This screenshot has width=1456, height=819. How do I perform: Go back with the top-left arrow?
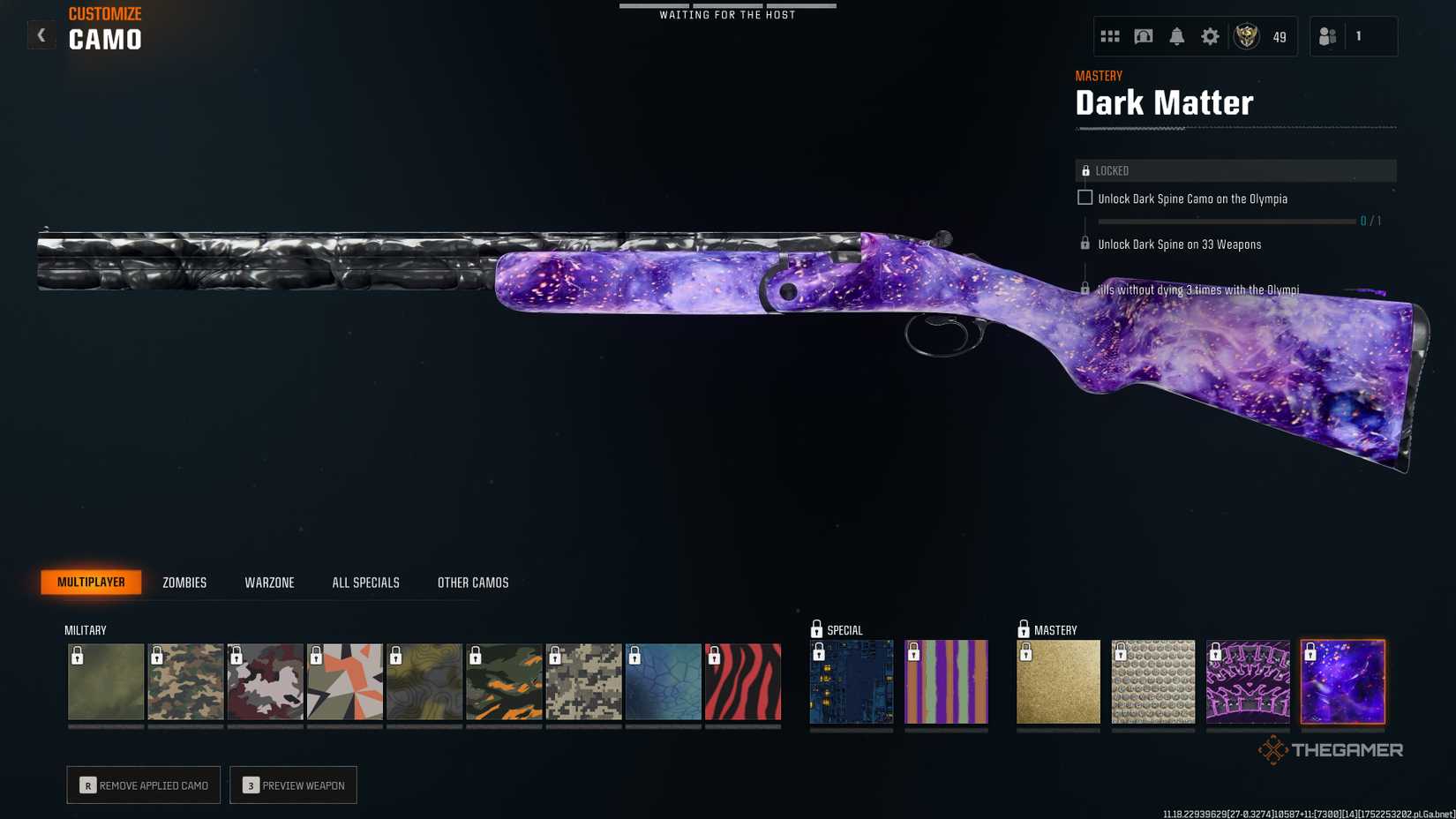41,35
